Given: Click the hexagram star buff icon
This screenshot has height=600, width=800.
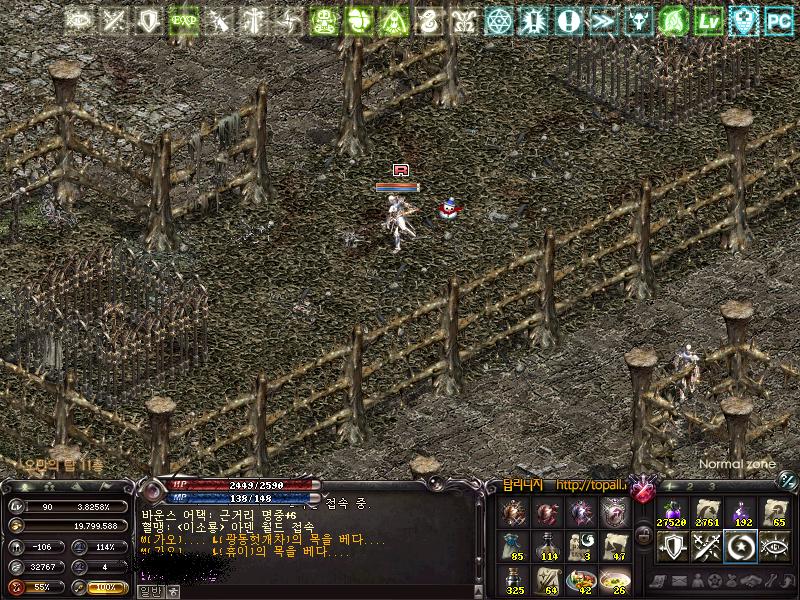Looking at the screenshot, I should click(498, 19).
